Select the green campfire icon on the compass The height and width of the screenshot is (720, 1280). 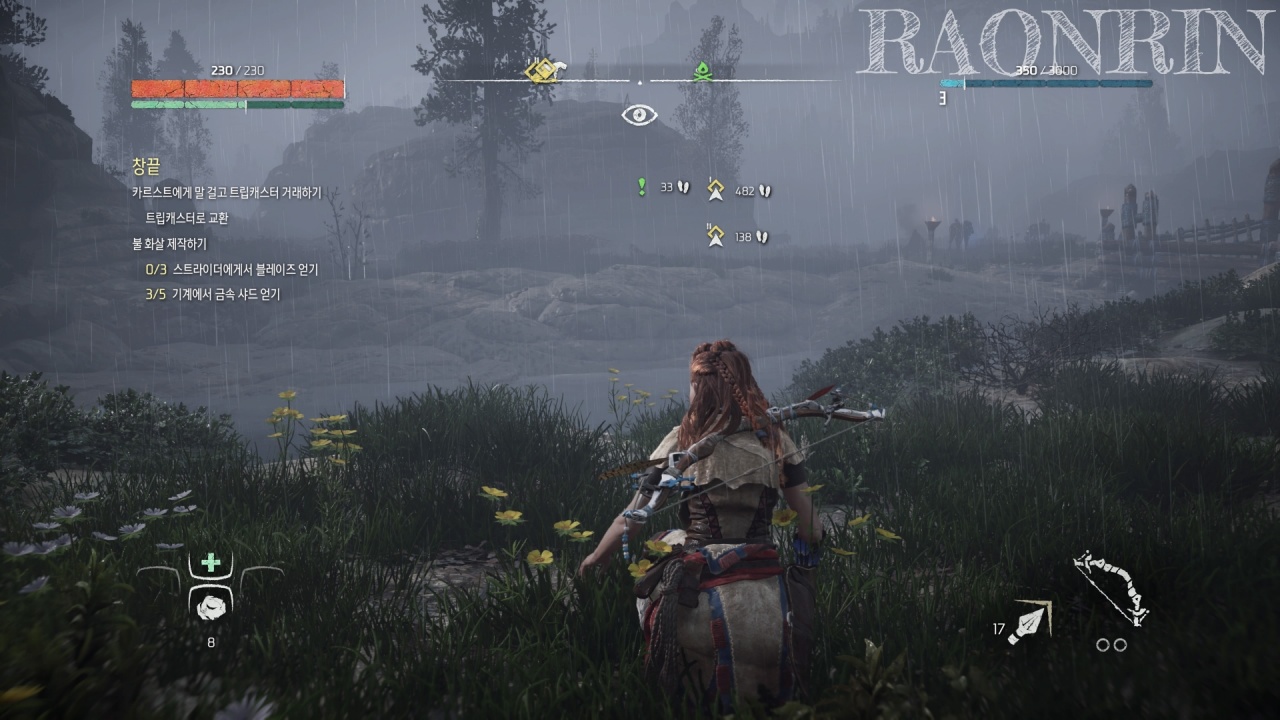pyautogui.click(x=702, y=71)
